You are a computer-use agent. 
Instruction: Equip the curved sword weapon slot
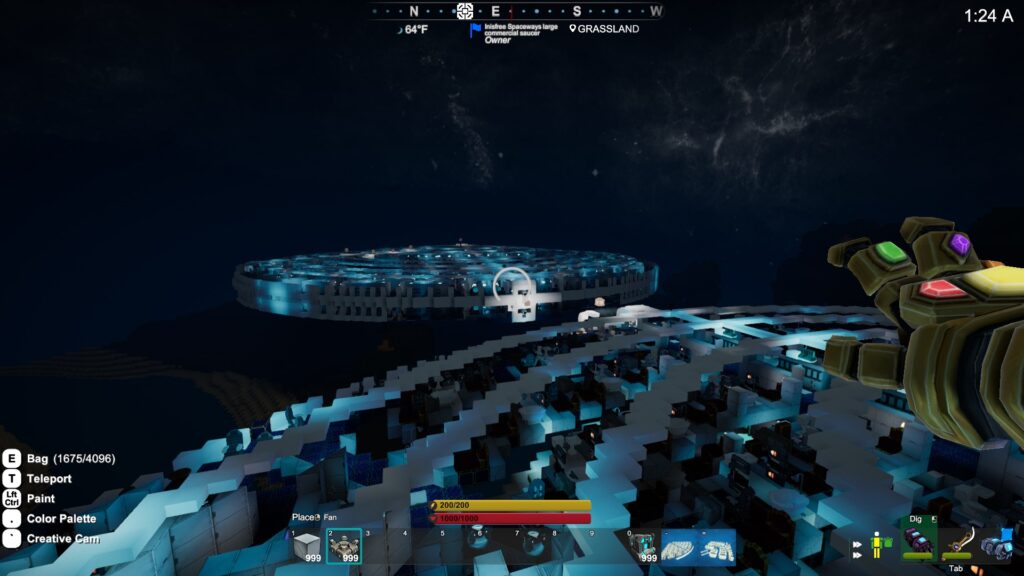coord(957,541)
